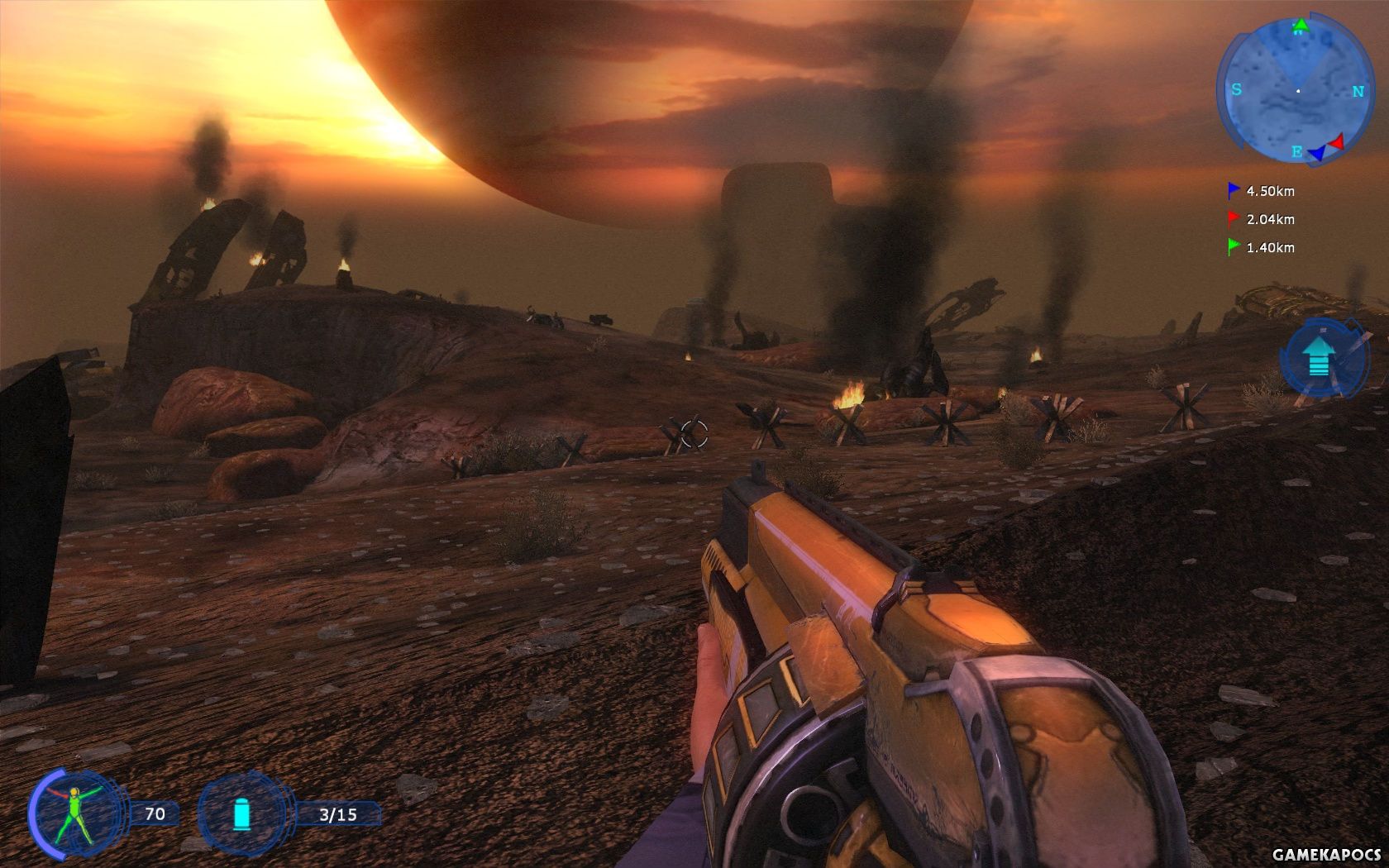This screenshot has height=868, width=1389.
Task: Click the green body status icon
Action: pyautogui.click(x=74, y=814)
